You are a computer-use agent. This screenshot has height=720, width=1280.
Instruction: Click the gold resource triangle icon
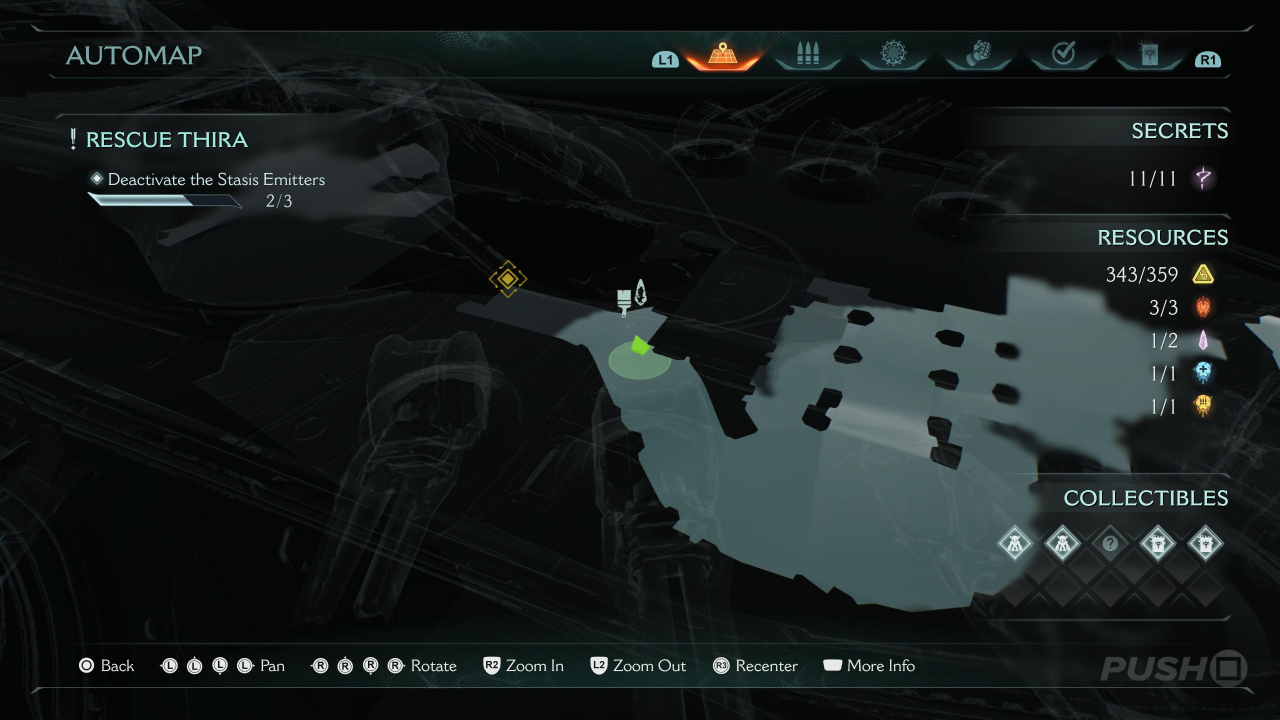[1203, 274]
